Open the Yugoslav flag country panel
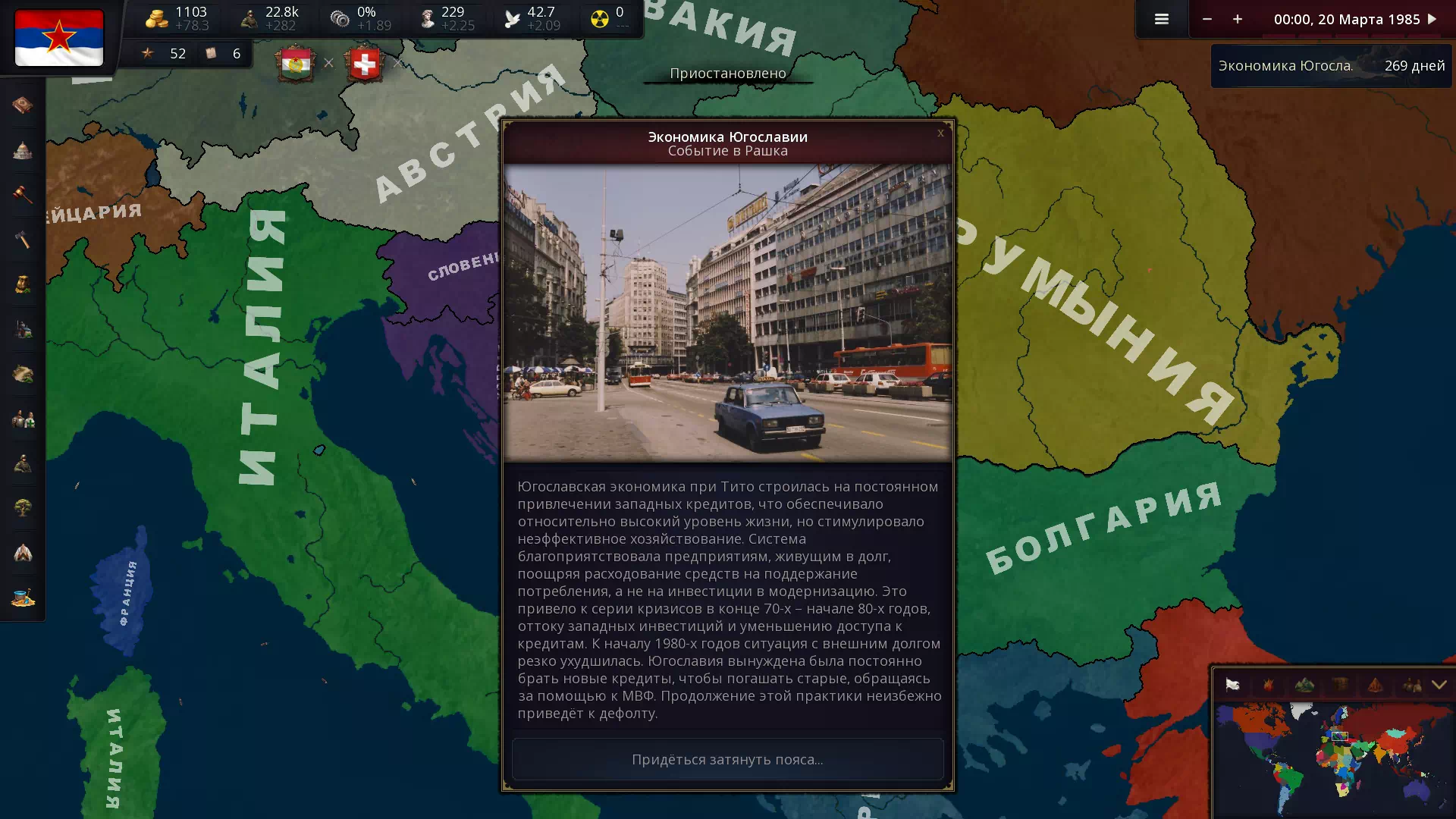Screen dimensions: 1456x819 tap(59, 38)
